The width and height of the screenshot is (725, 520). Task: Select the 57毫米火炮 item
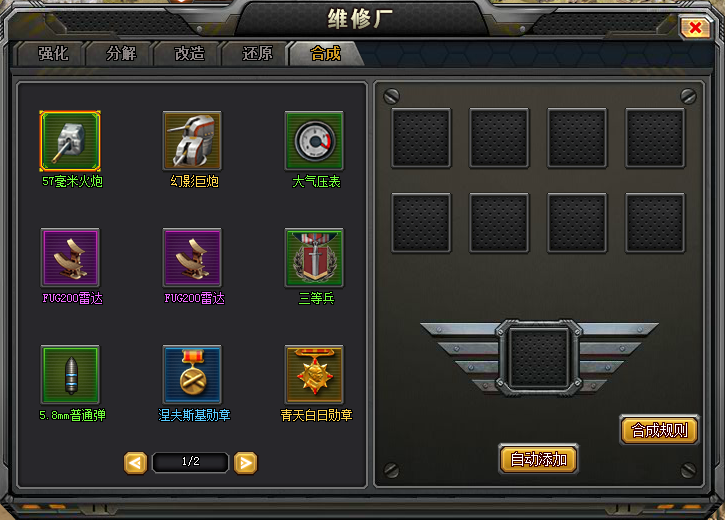(70, 140)
